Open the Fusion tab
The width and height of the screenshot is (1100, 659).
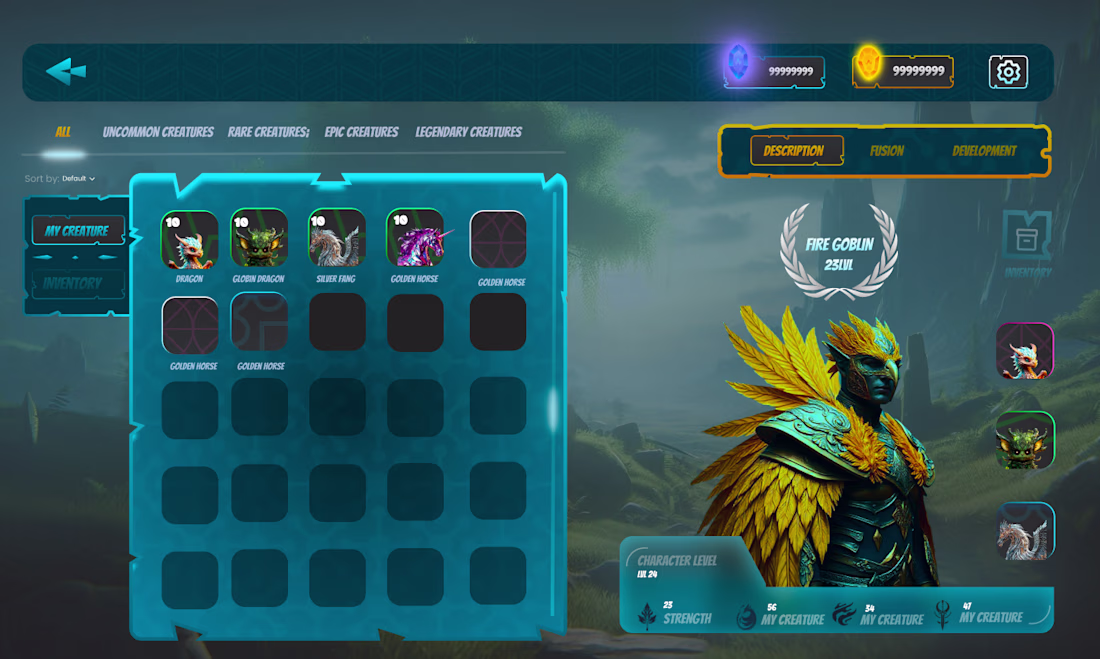(x=886, y=151)
